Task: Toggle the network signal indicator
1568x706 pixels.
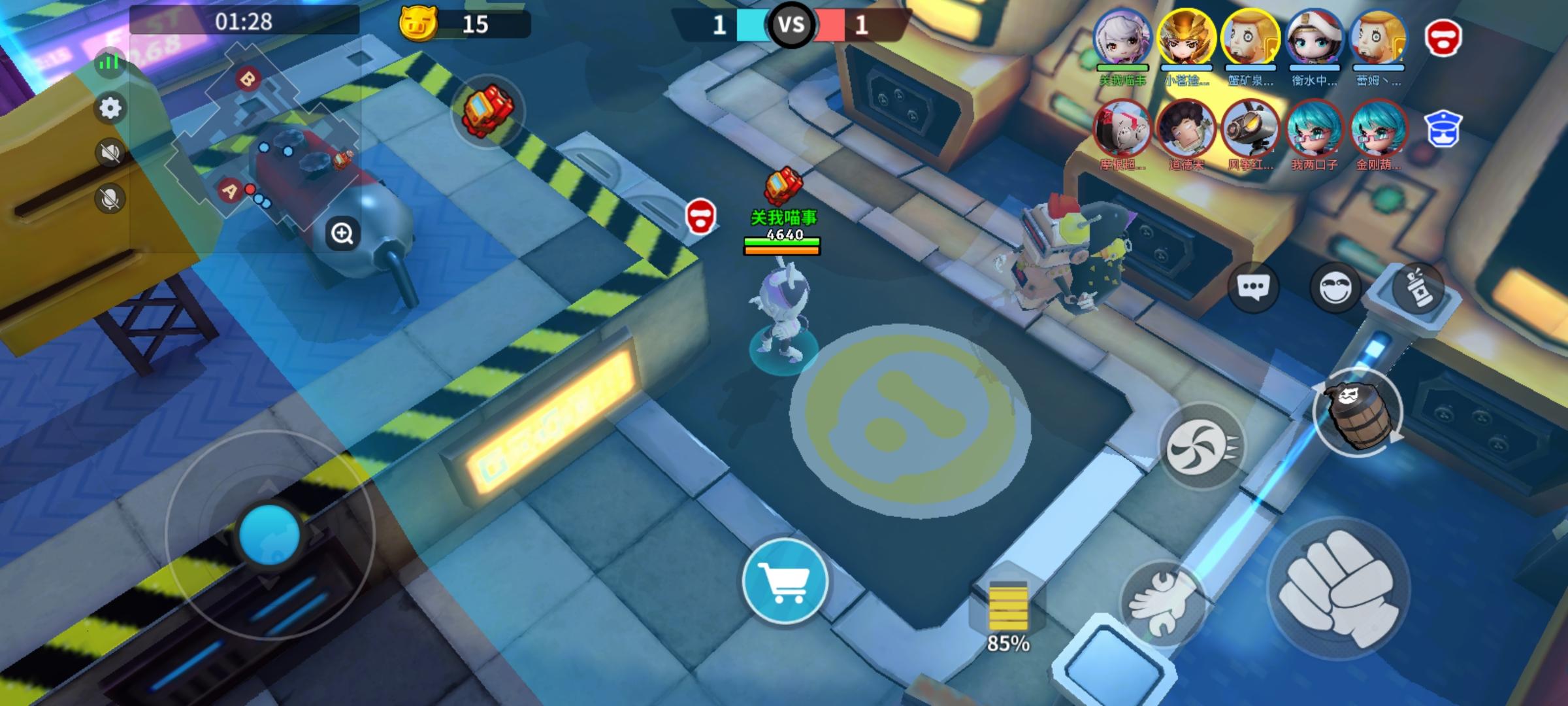Action: point(108,61)
